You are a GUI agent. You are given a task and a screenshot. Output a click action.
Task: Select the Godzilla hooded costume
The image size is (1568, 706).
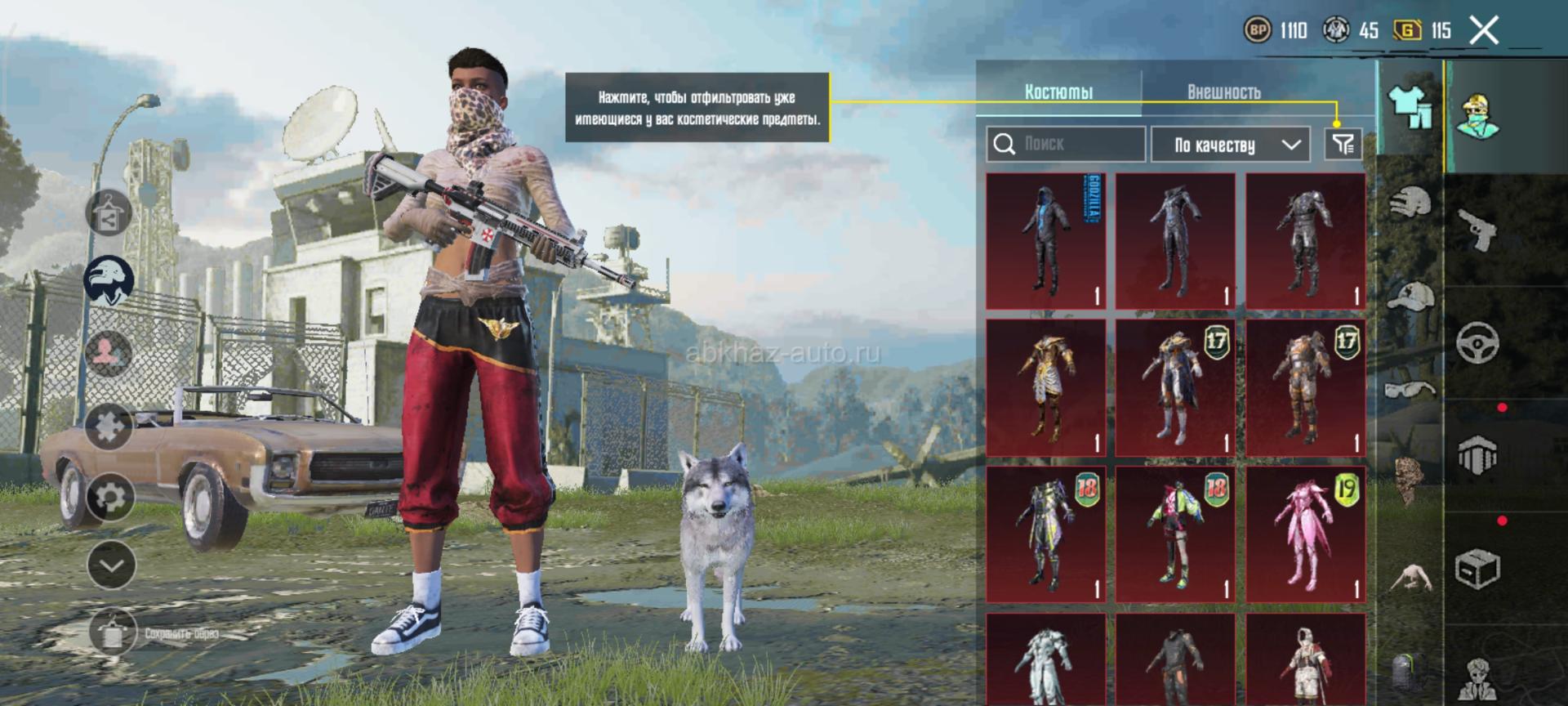[x=1046, y=241]
